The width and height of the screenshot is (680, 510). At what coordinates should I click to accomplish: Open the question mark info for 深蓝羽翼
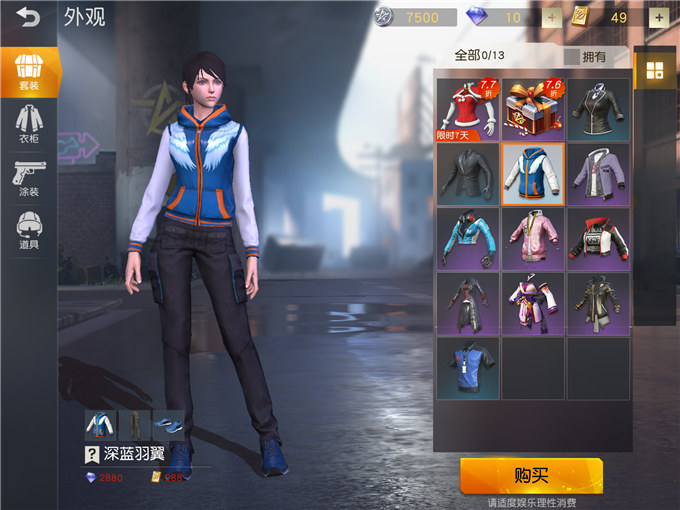[x=90, y=455]
